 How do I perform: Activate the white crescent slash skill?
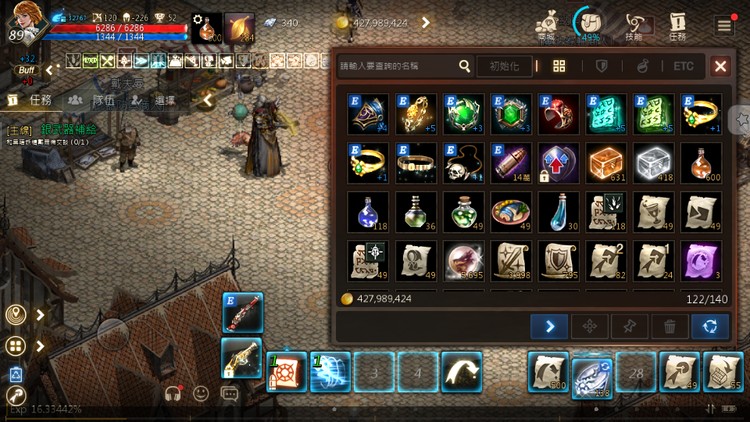coord(461,371)
